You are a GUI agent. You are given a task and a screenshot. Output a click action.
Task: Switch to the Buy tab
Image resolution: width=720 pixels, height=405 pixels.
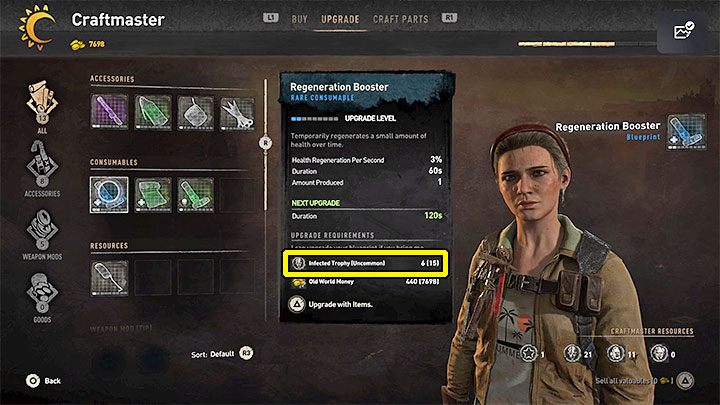tap(299, 19)
